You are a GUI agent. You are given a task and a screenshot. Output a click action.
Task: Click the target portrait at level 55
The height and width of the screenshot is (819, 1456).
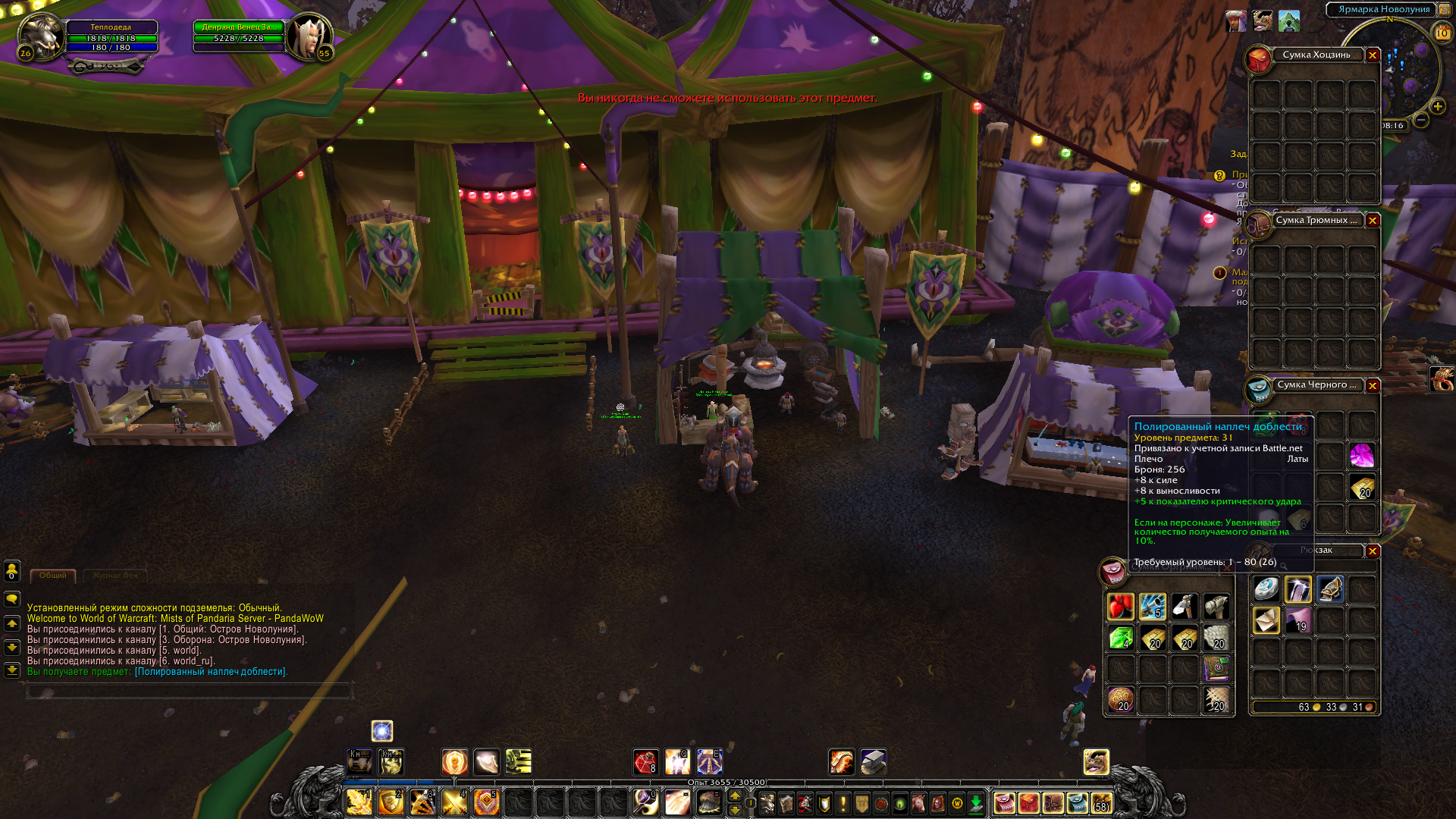pos(309,36)
